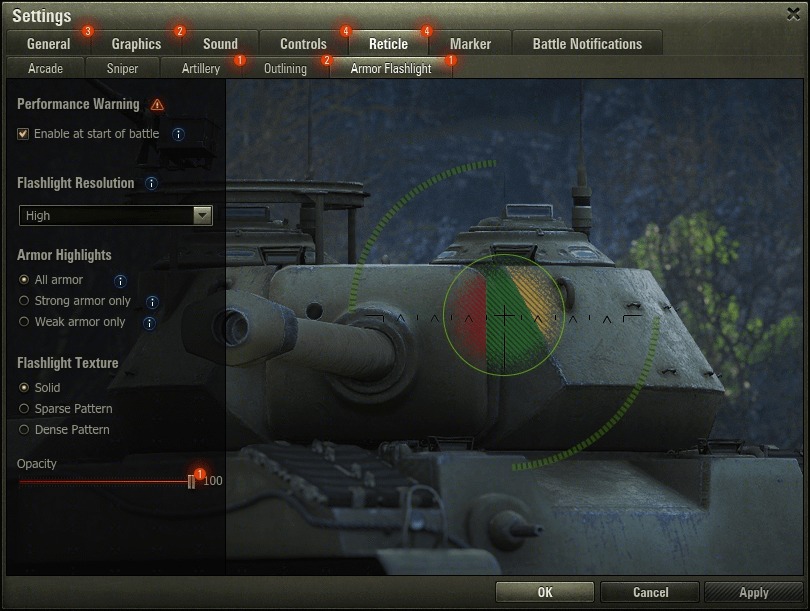Choose the Dense Pattern flashlight texture

25,430
